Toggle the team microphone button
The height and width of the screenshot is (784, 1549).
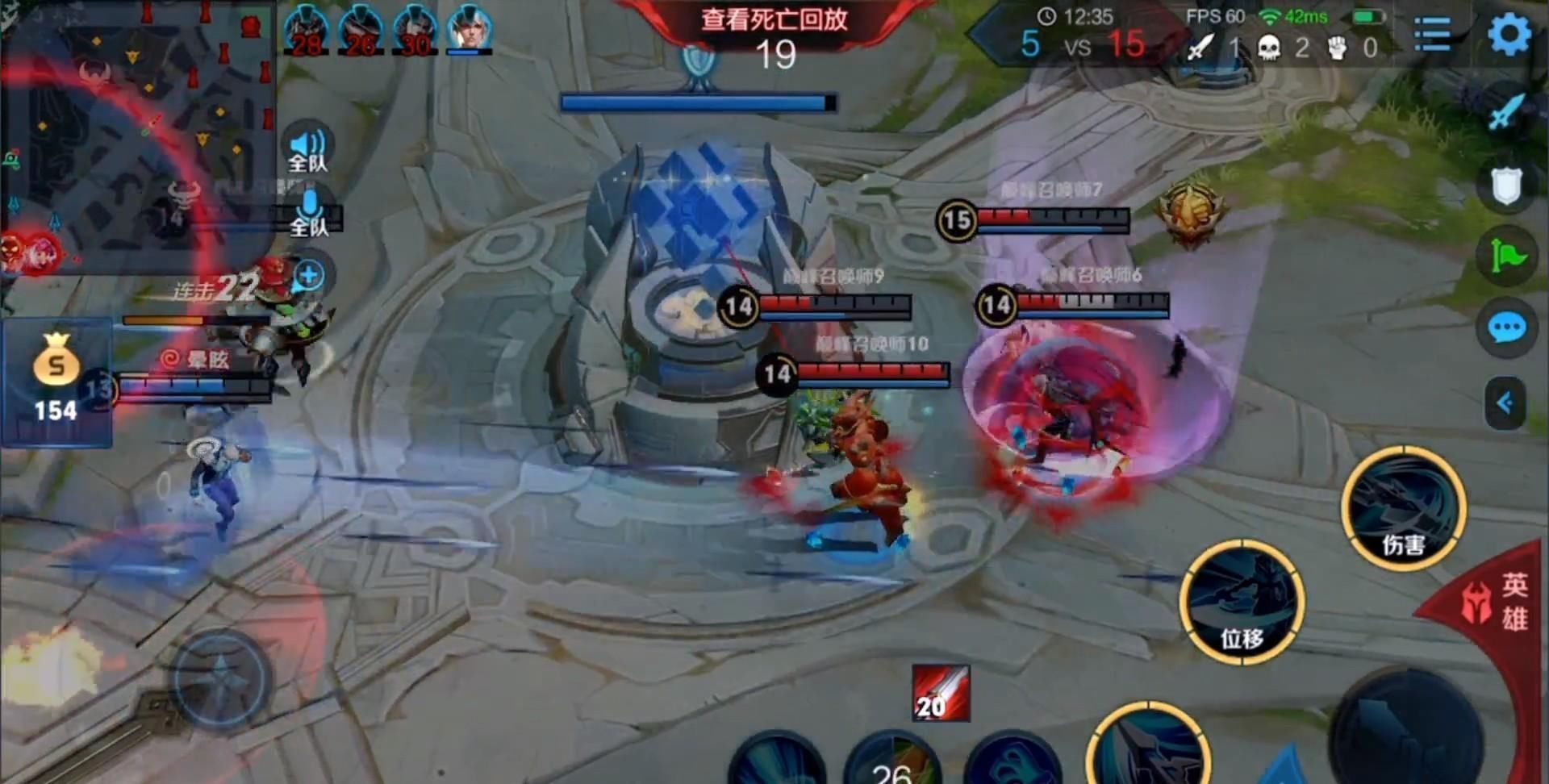click(309, 214)
